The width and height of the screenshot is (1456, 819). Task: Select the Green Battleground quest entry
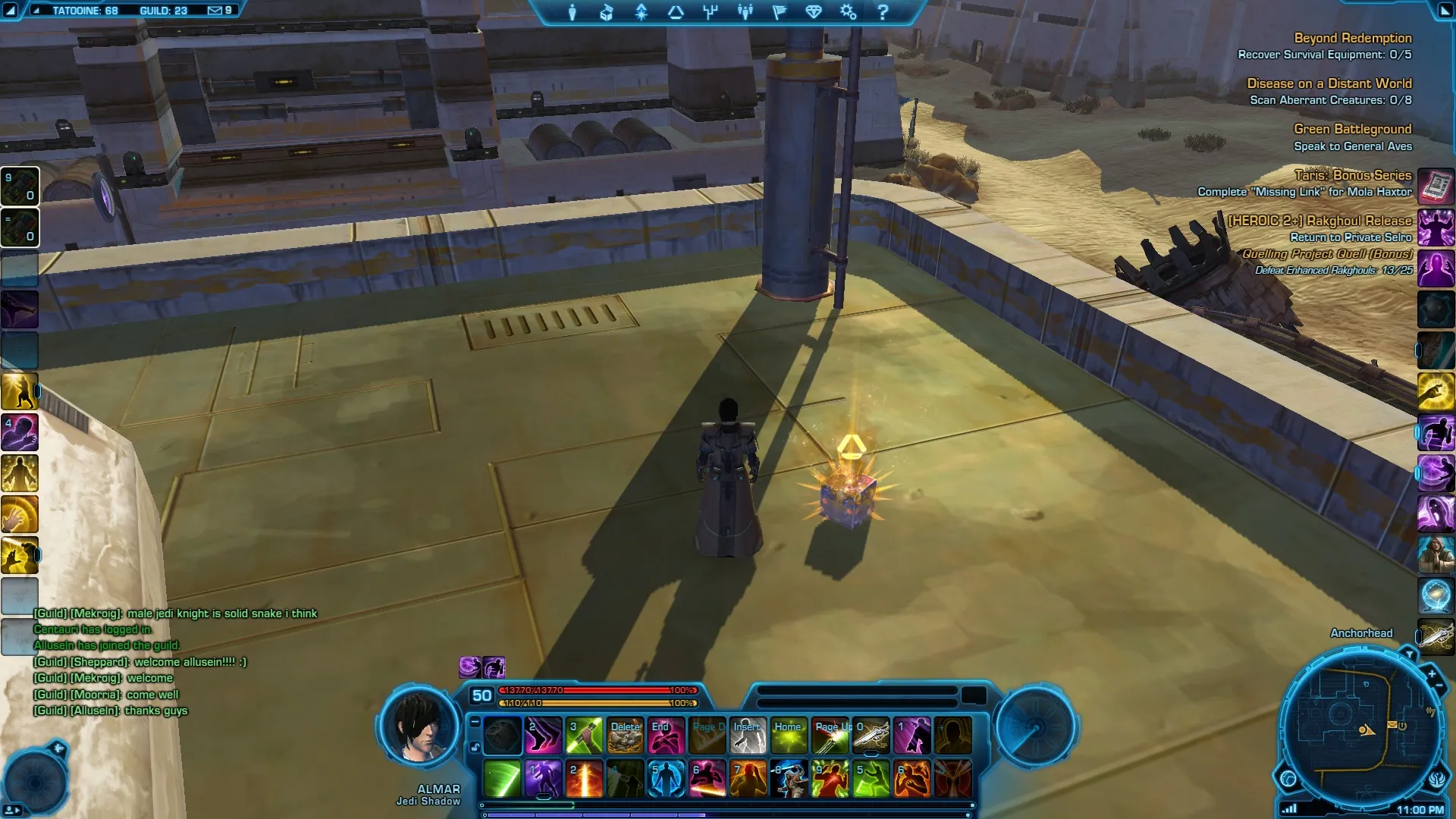tap(1352, 129)
